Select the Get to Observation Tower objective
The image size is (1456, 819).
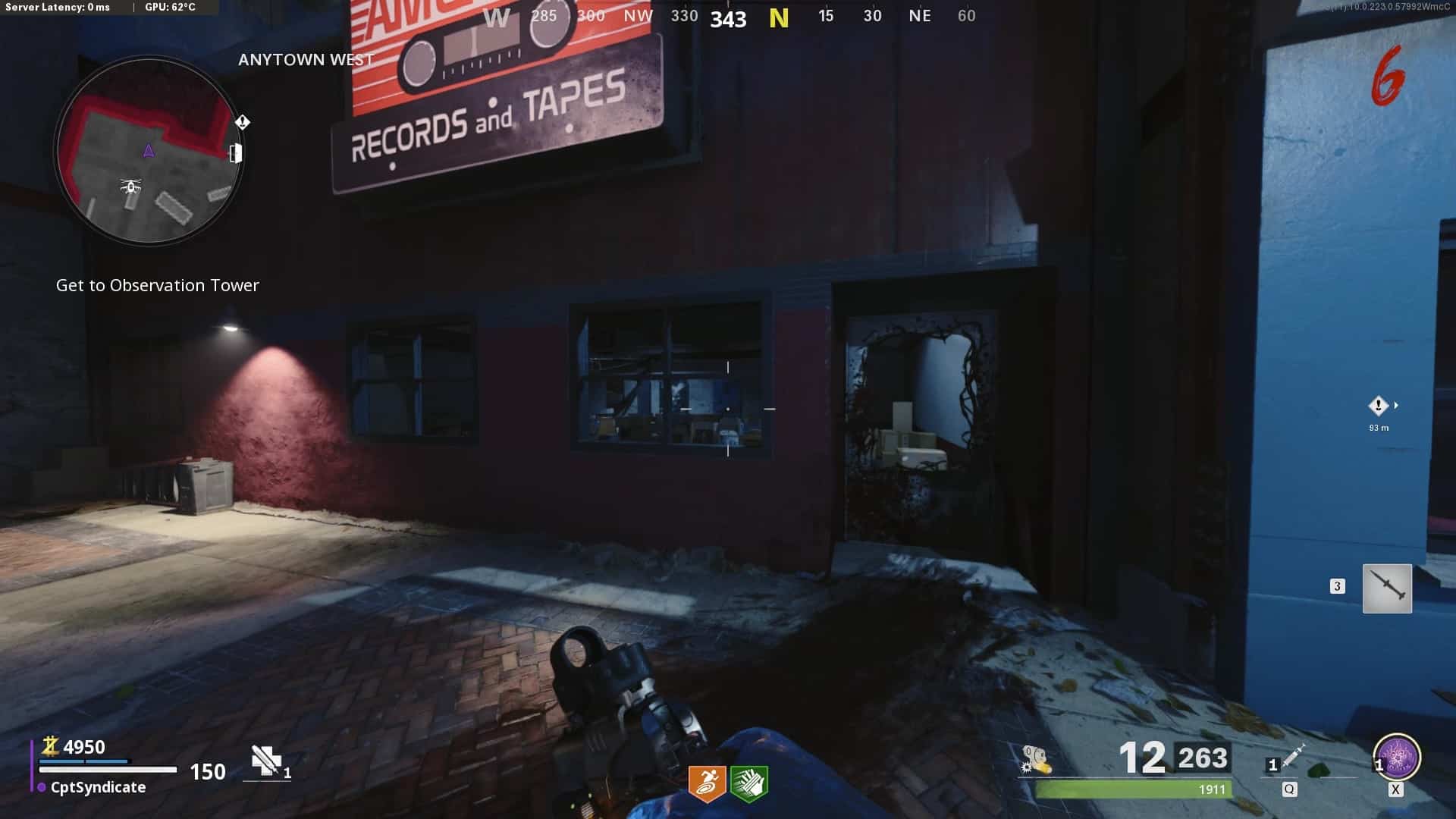[158, 286]
